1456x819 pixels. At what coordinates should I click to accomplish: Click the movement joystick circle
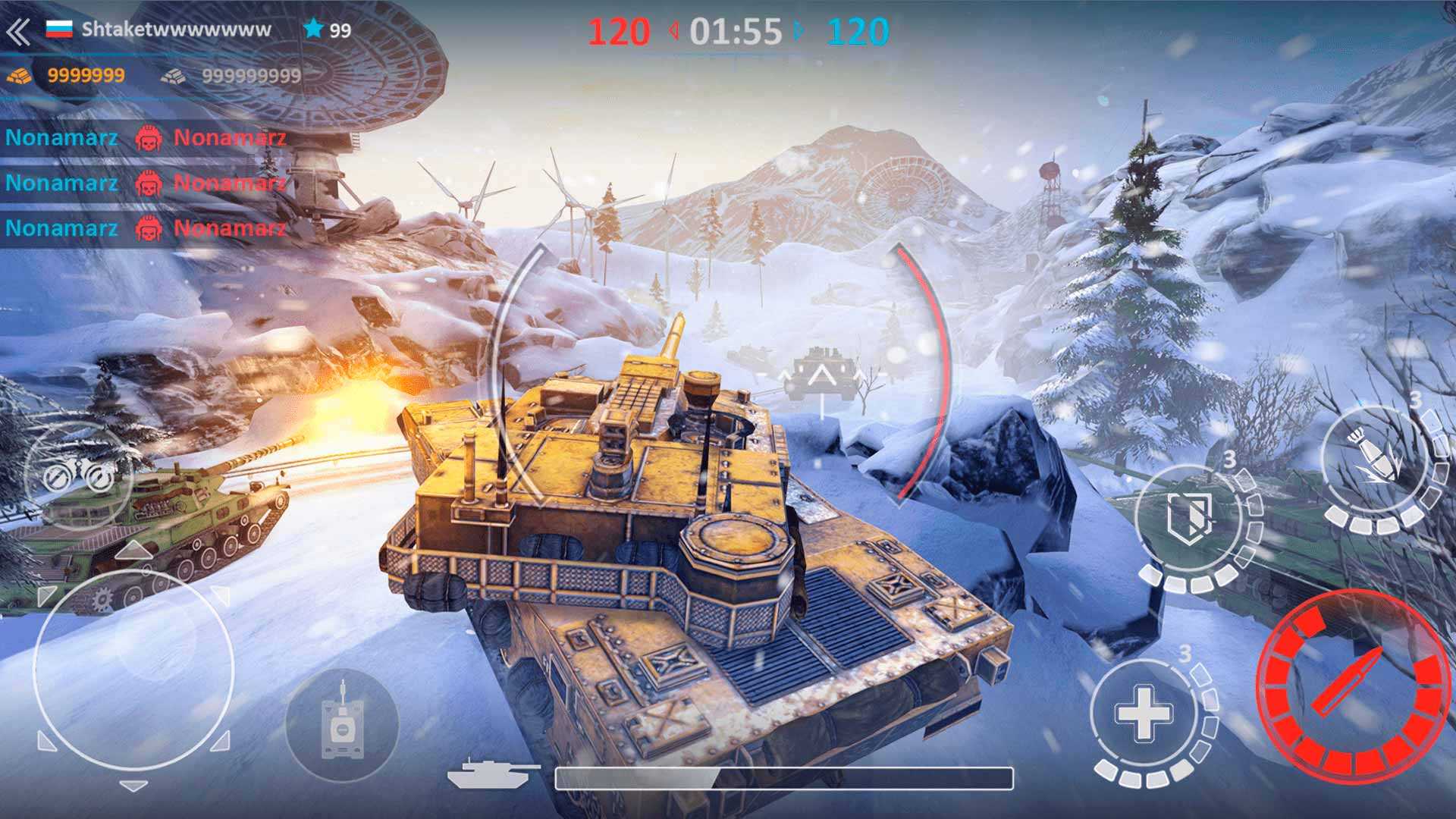click(133, 669)
